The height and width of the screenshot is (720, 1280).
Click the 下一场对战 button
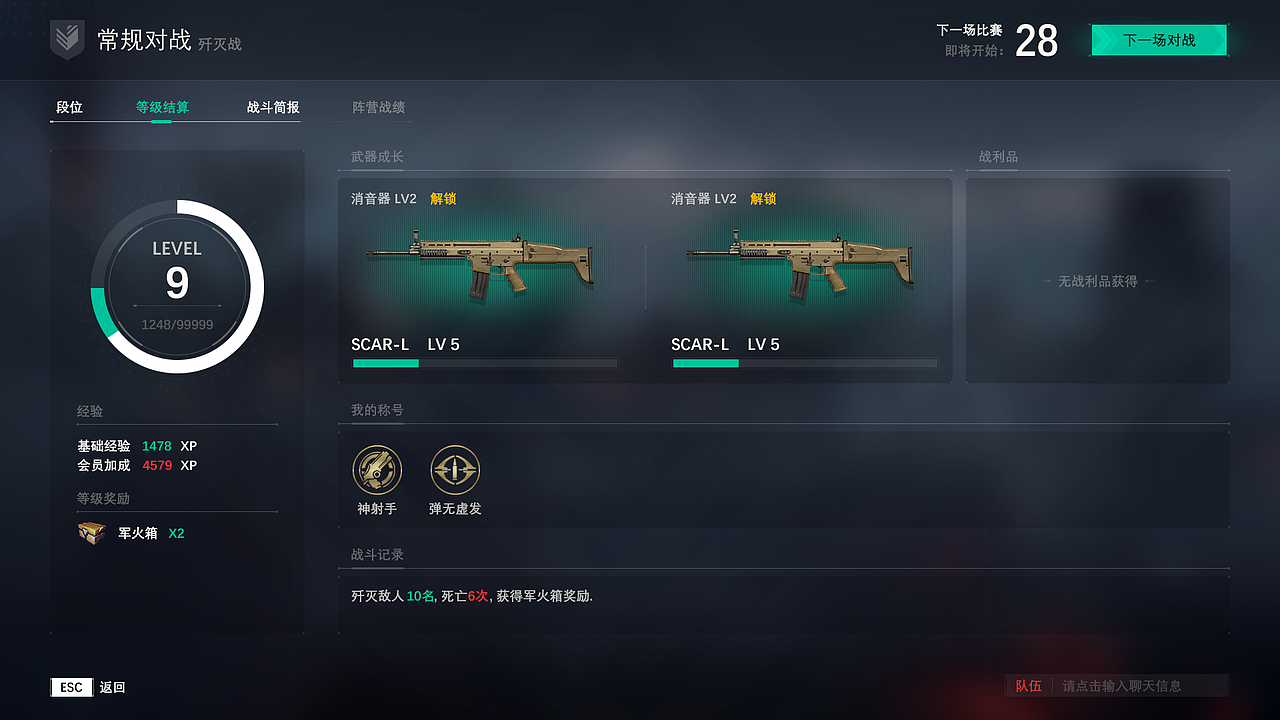tap(1158, 40)
